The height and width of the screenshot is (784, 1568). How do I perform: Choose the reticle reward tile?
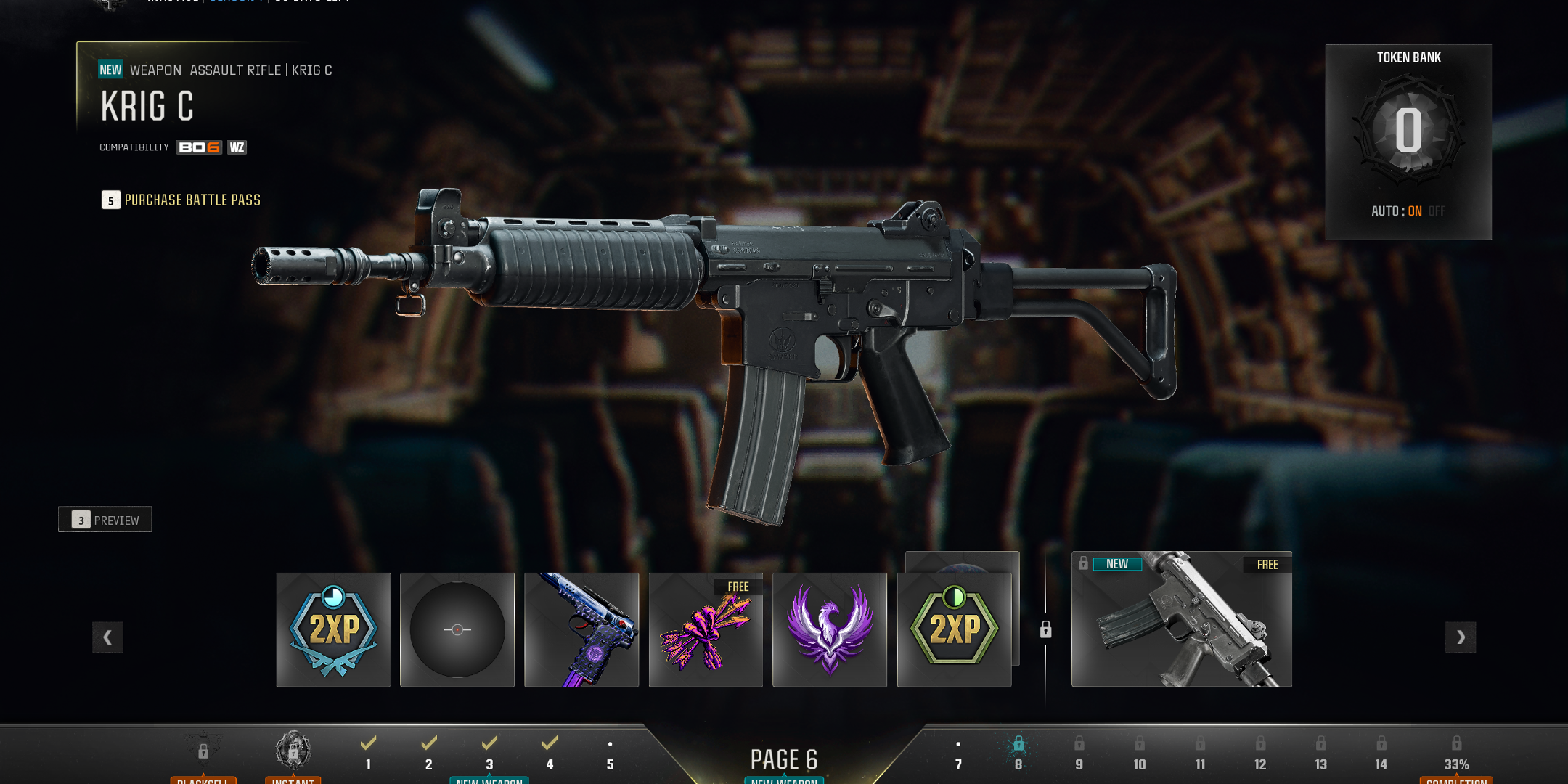coord(457,629)
